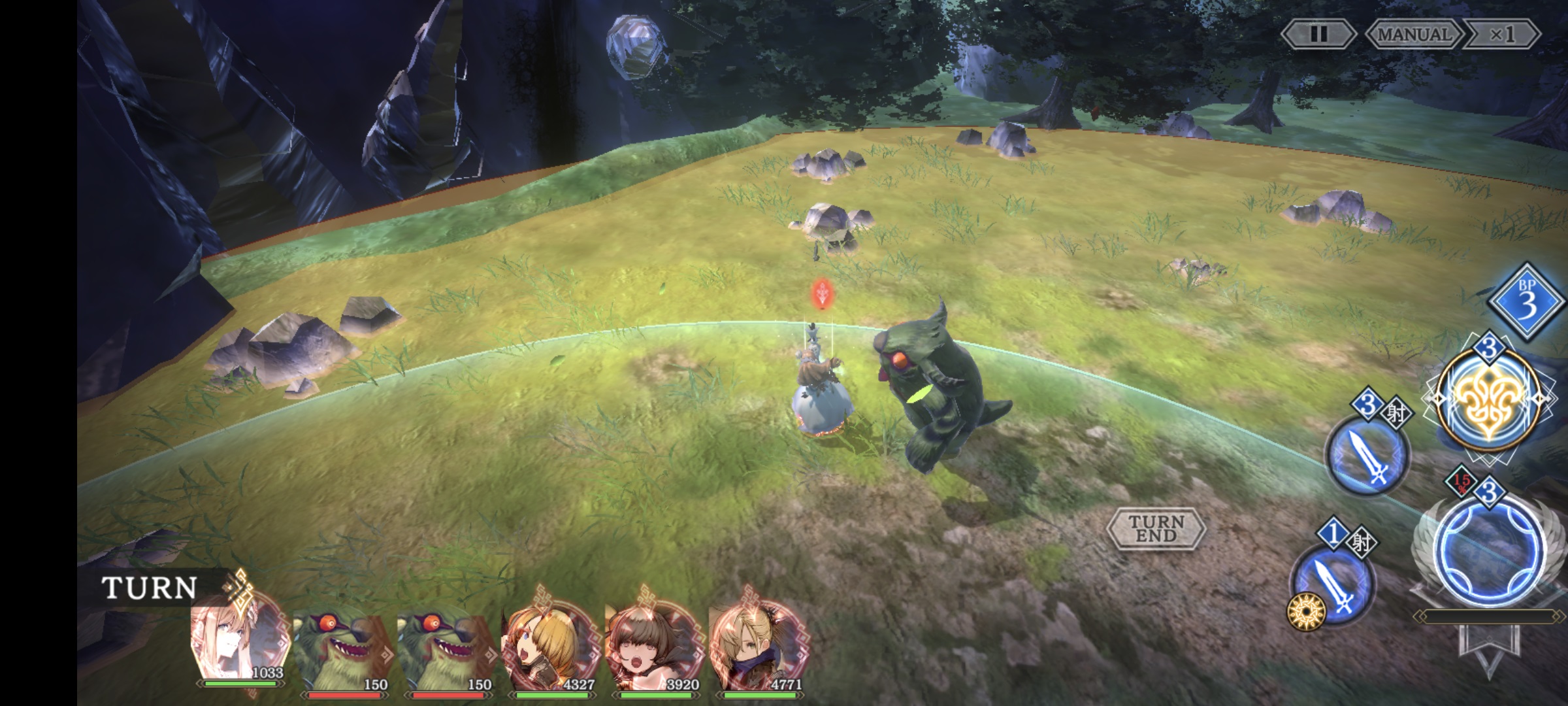End the current turn
The width and height of the screenshot is (1568, 706).
point(1156,528)
